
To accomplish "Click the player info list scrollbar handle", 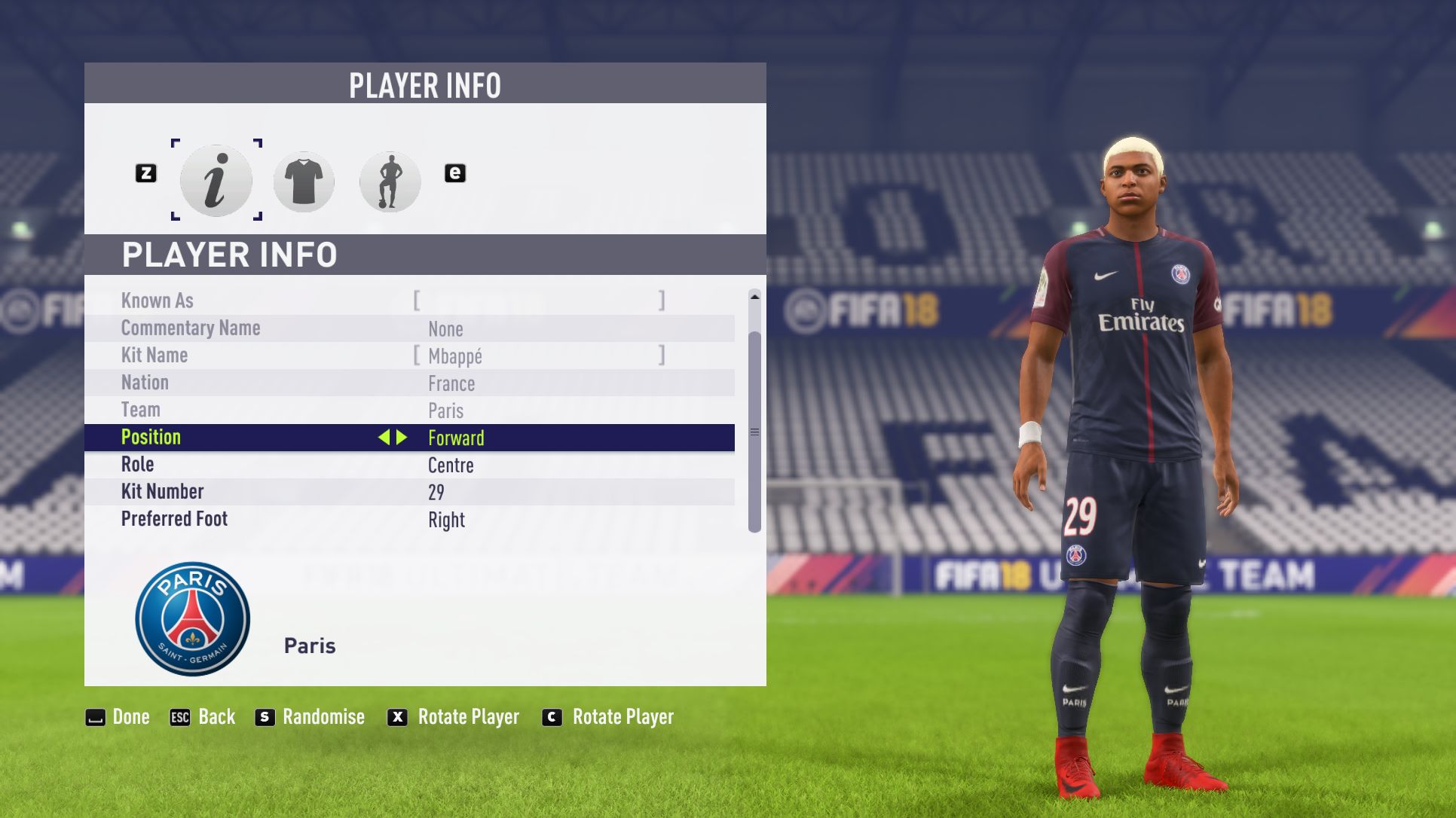I will click(x=754, y=432).
